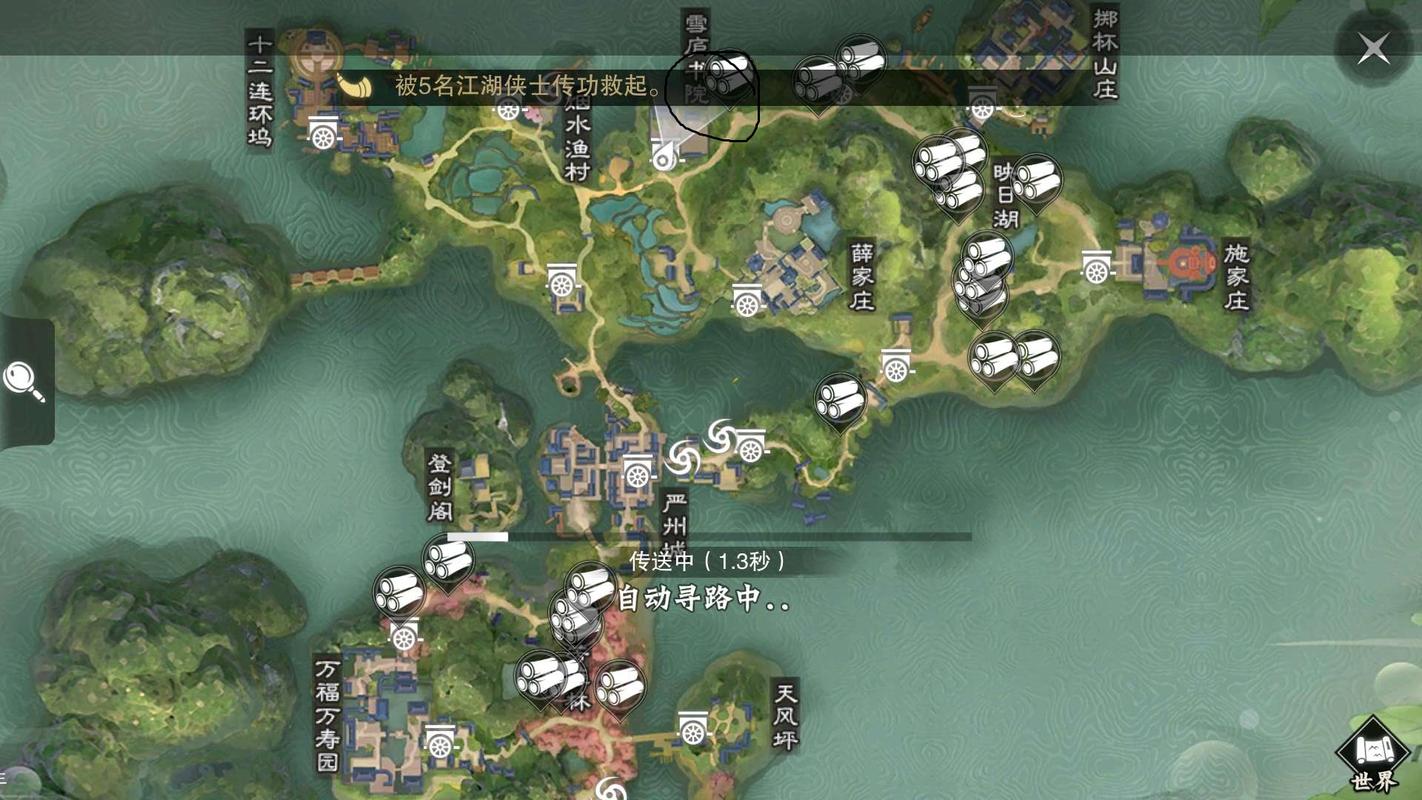Viewport: 1422px width, 800px height.
Task: Click the water-drop marker below 雪庐书院
Action: click(665, 155)
